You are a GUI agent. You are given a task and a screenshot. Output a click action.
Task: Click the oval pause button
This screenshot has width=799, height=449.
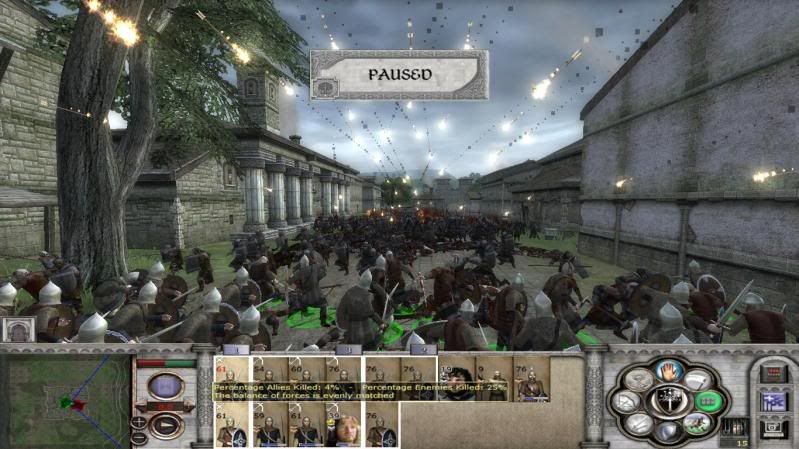pyautogui.click(x=164, y=386)
